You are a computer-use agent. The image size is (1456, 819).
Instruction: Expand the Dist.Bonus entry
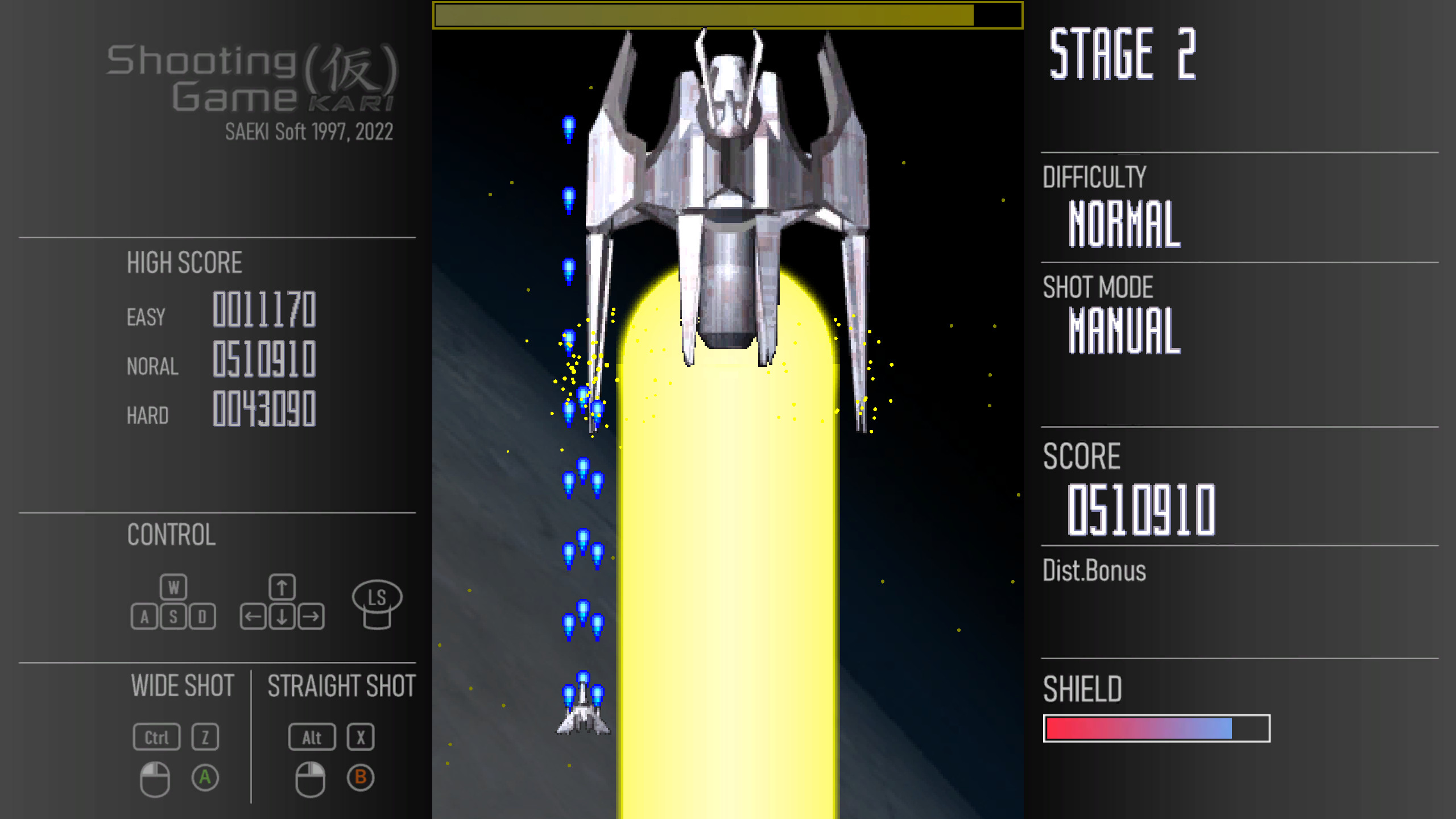point(1094,572)
